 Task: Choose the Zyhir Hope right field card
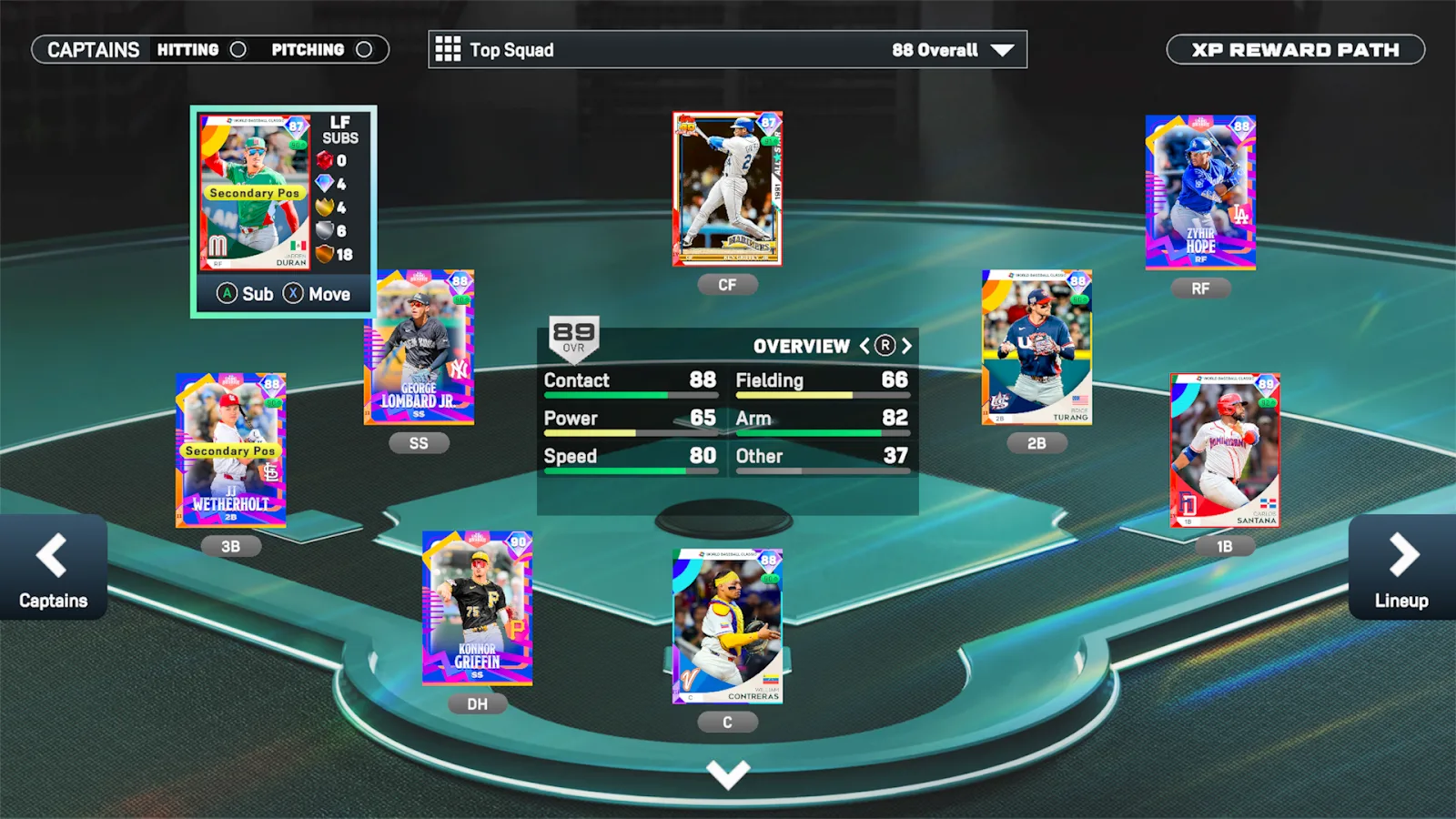click(x=1200, y=192)
